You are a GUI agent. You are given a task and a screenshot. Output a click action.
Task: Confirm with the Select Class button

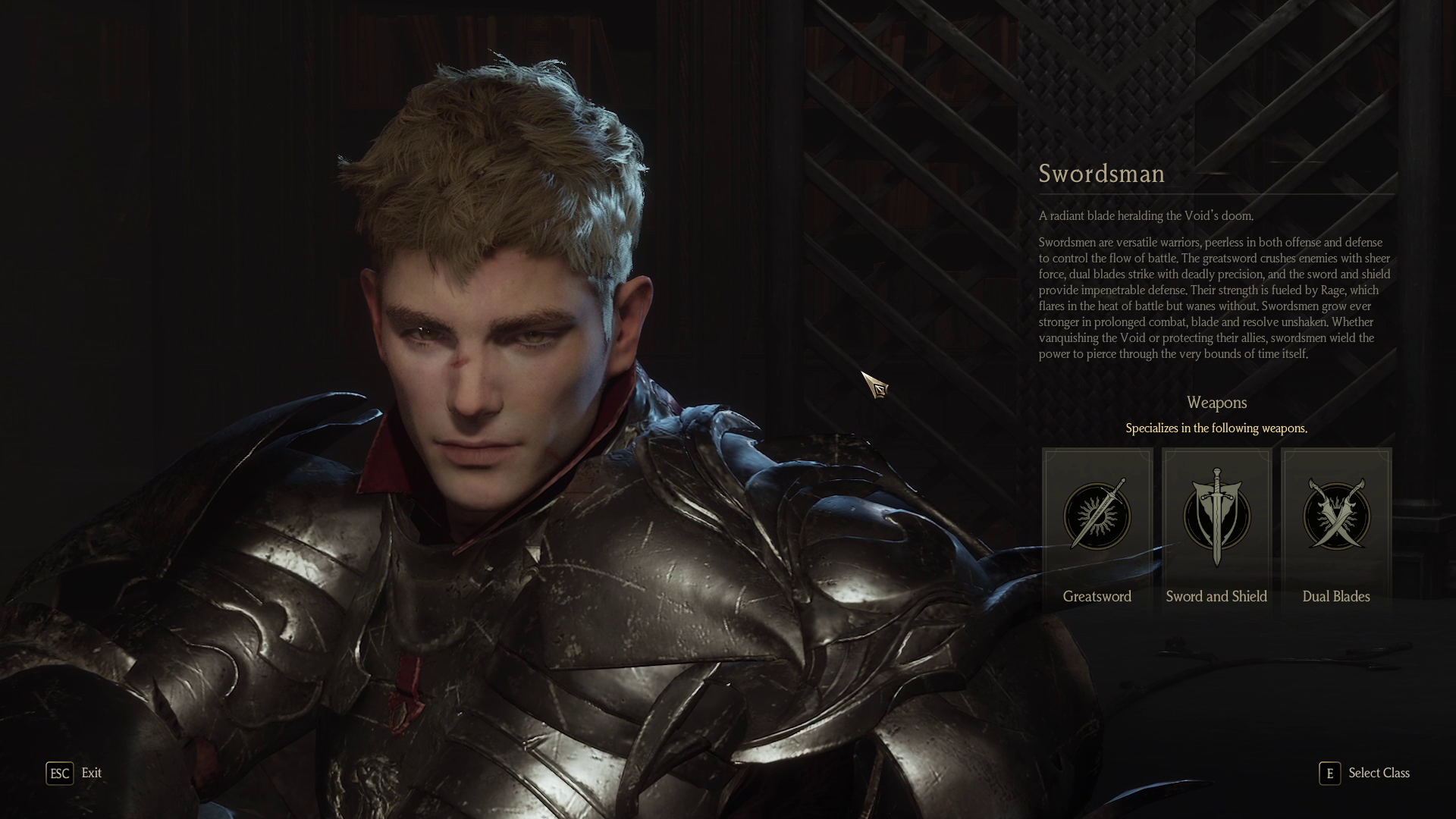(x=1364, y=773)
